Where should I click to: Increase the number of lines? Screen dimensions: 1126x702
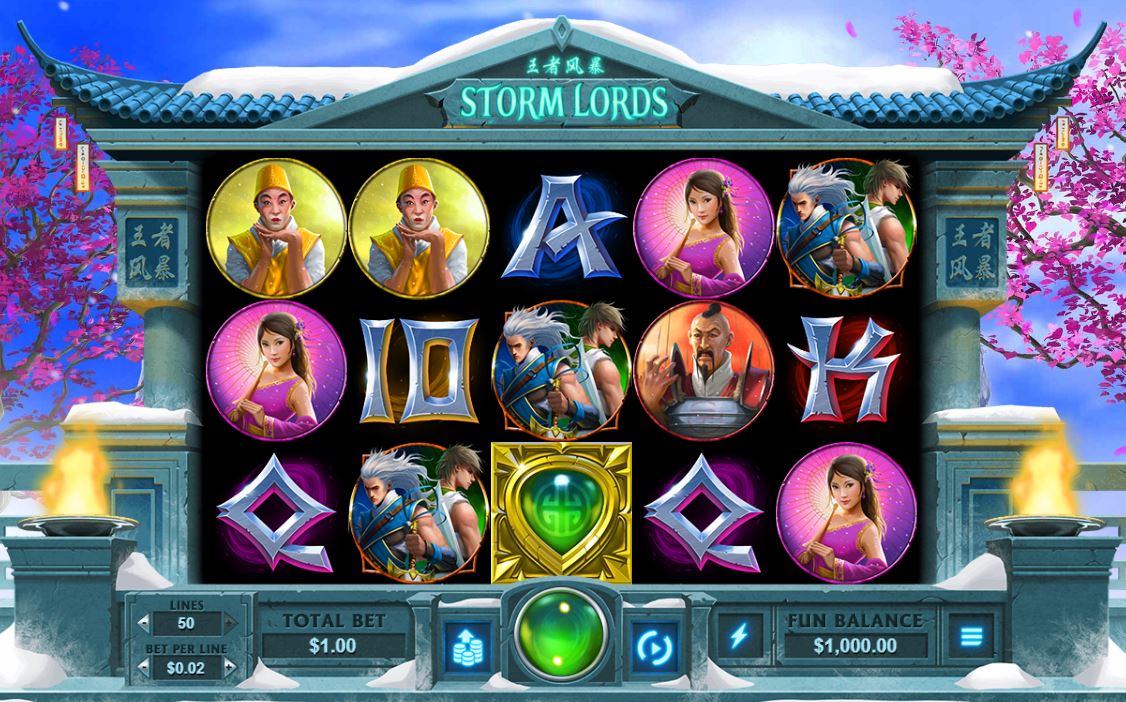click(229, 623)
